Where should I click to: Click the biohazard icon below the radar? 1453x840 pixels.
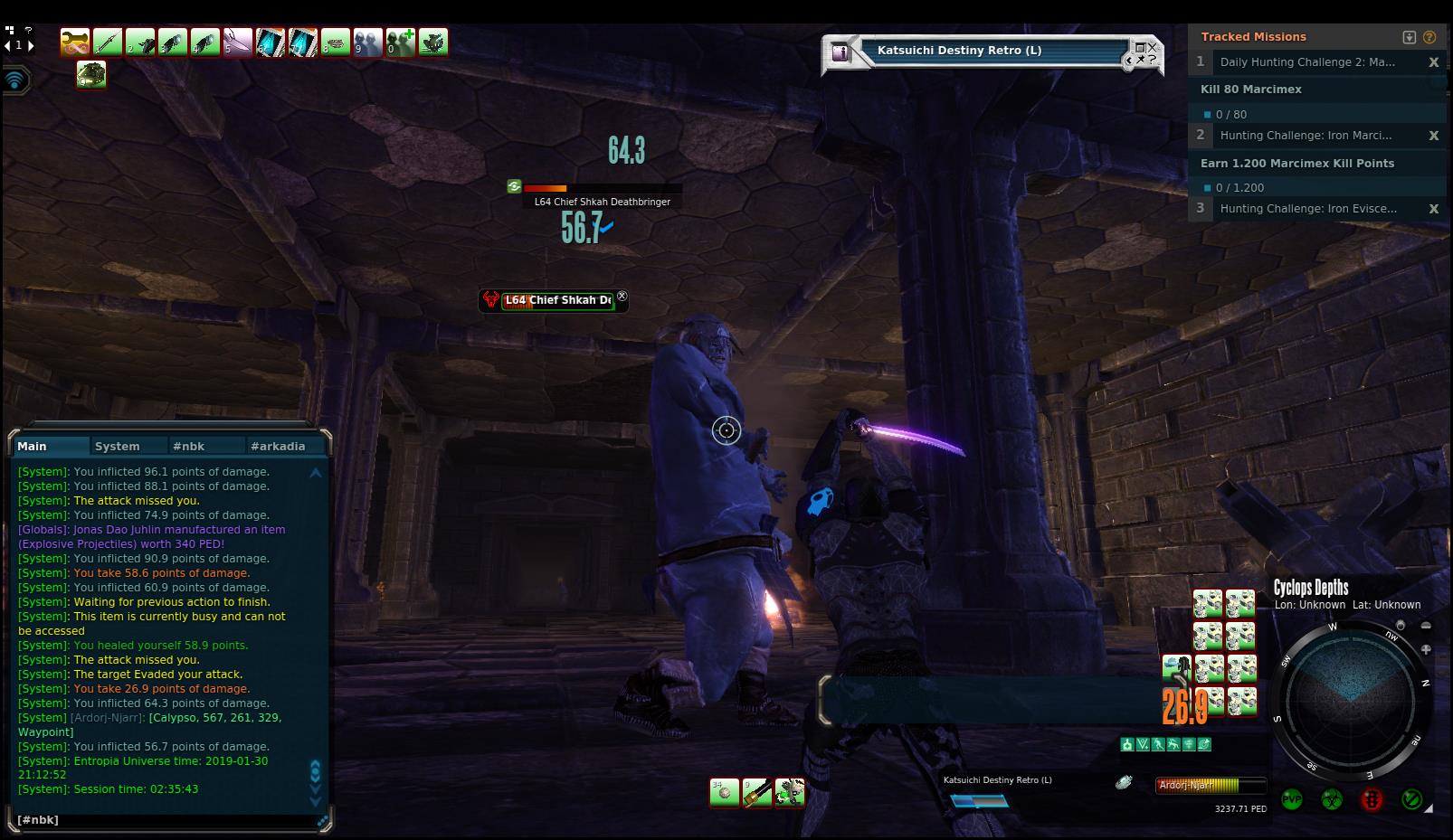coord(1331,799)
